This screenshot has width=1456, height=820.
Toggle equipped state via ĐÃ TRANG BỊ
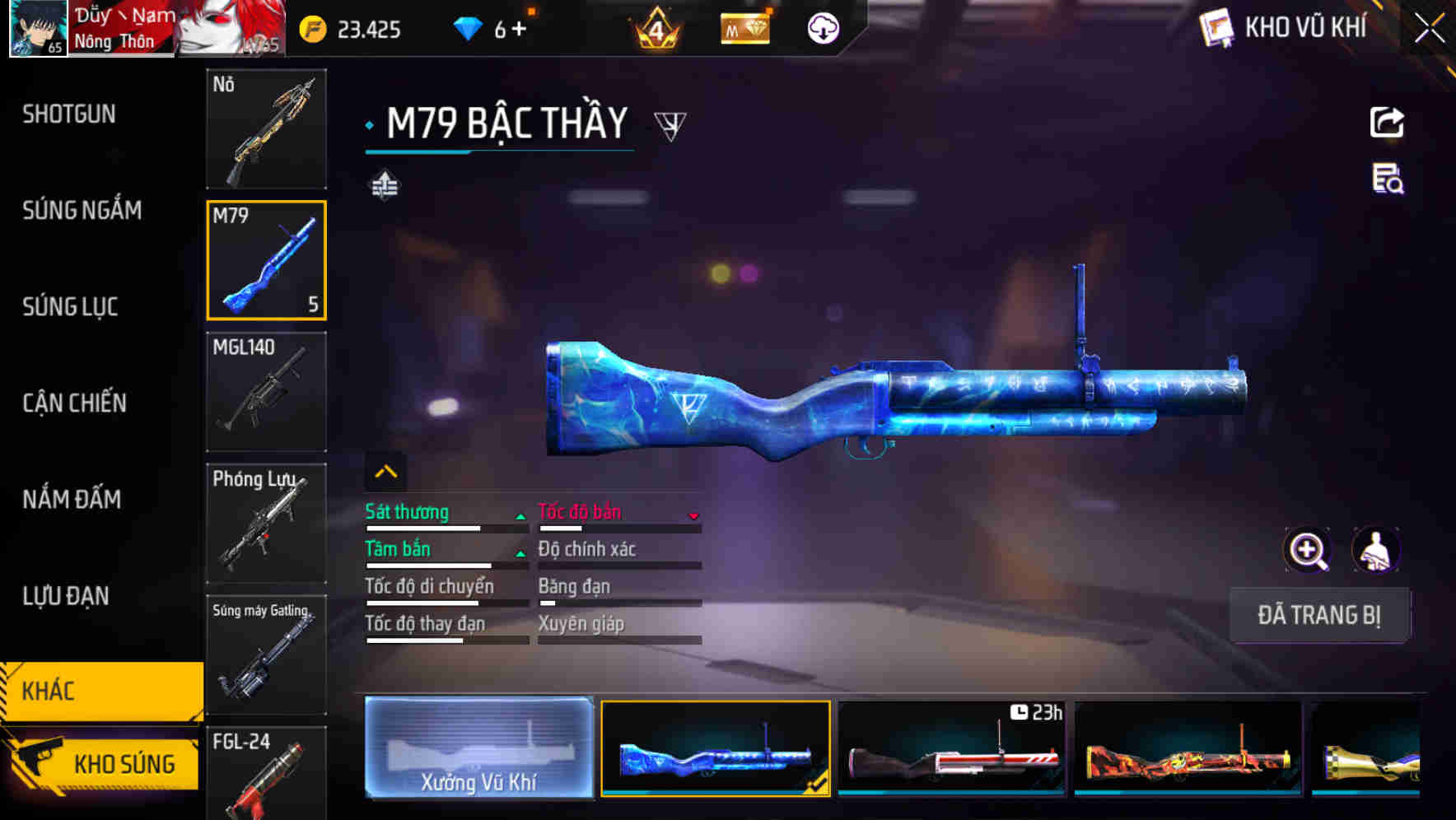pos(1319,615)
